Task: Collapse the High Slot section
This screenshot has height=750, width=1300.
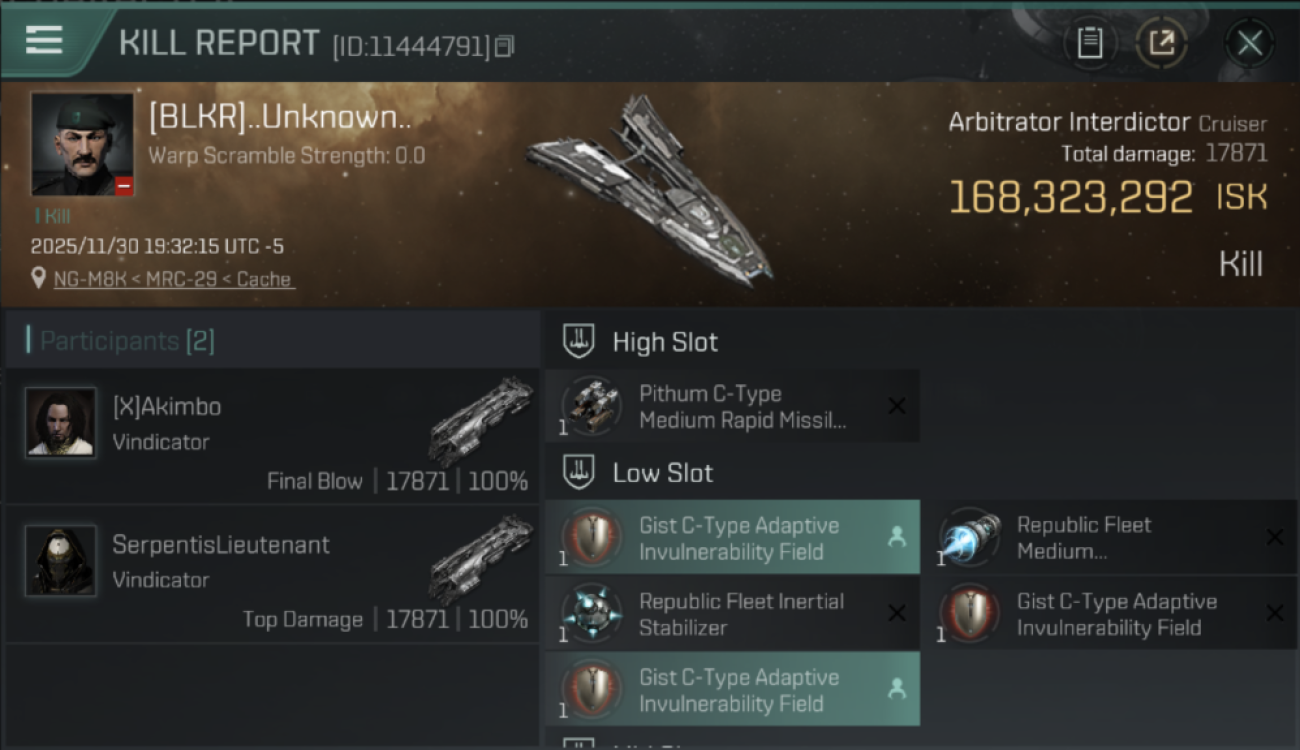Action: 665,341
